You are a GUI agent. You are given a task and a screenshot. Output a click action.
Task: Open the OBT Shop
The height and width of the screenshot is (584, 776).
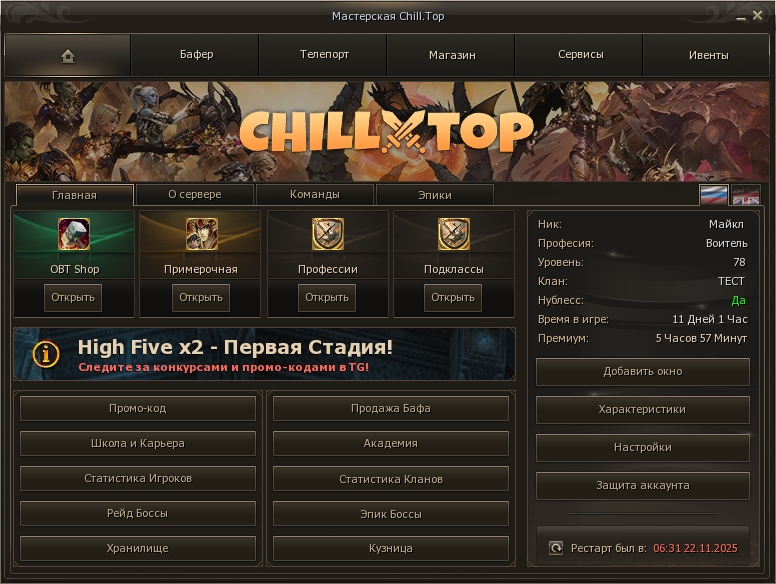pyautogui.click(x=74, y=297)
